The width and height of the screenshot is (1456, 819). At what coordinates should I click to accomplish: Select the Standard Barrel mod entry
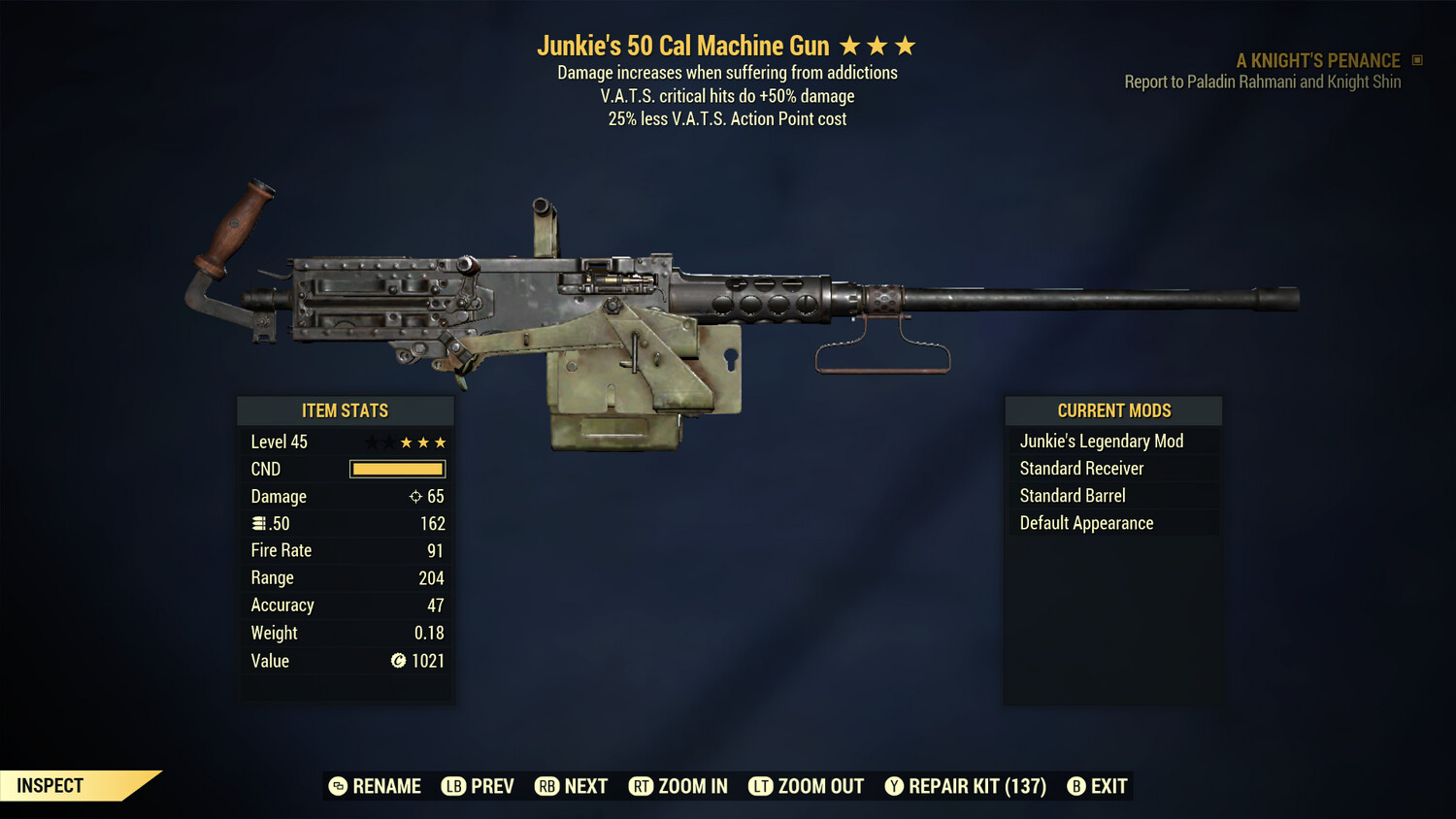[1072, 495]
